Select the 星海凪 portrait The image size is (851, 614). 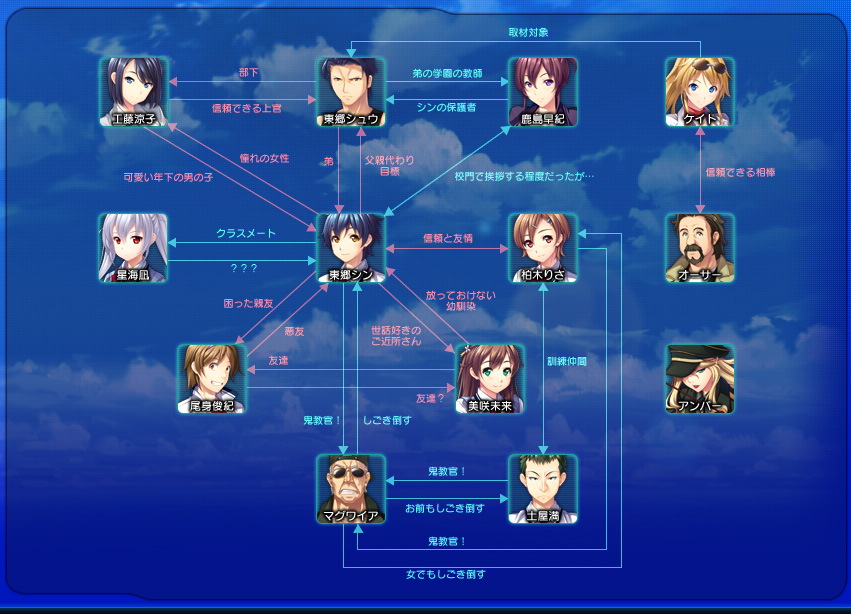click(134, 247)
